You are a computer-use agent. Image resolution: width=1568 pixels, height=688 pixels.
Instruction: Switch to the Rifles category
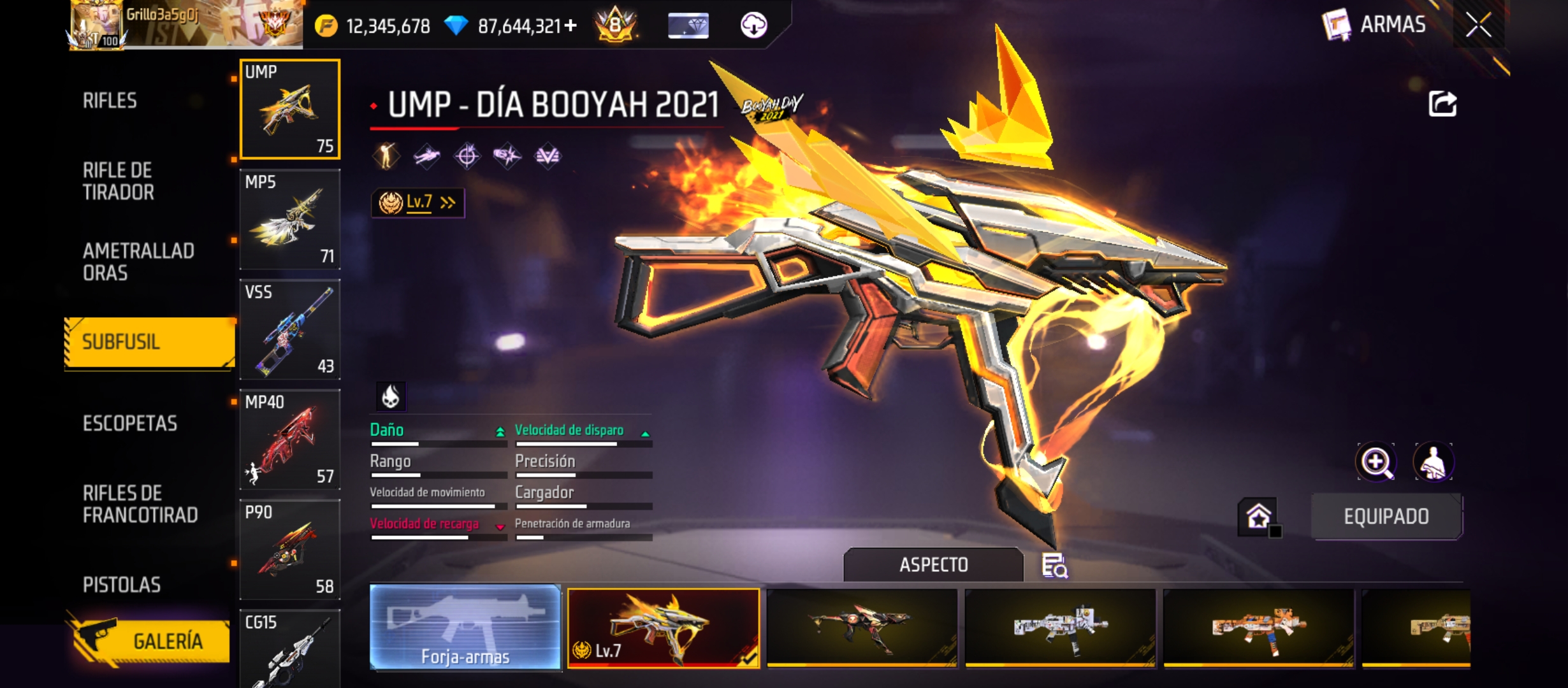[110, 101]
